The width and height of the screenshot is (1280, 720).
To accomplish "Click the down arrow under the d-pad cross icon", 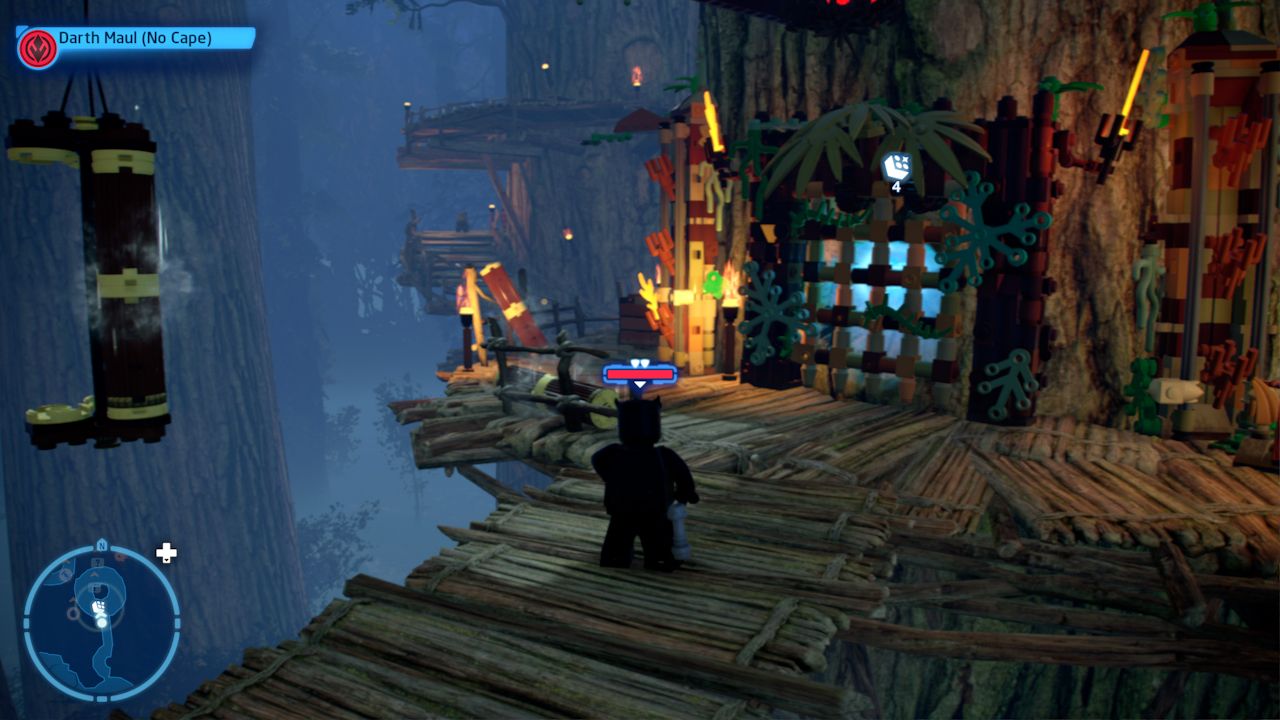I will [x=167, y=561].
